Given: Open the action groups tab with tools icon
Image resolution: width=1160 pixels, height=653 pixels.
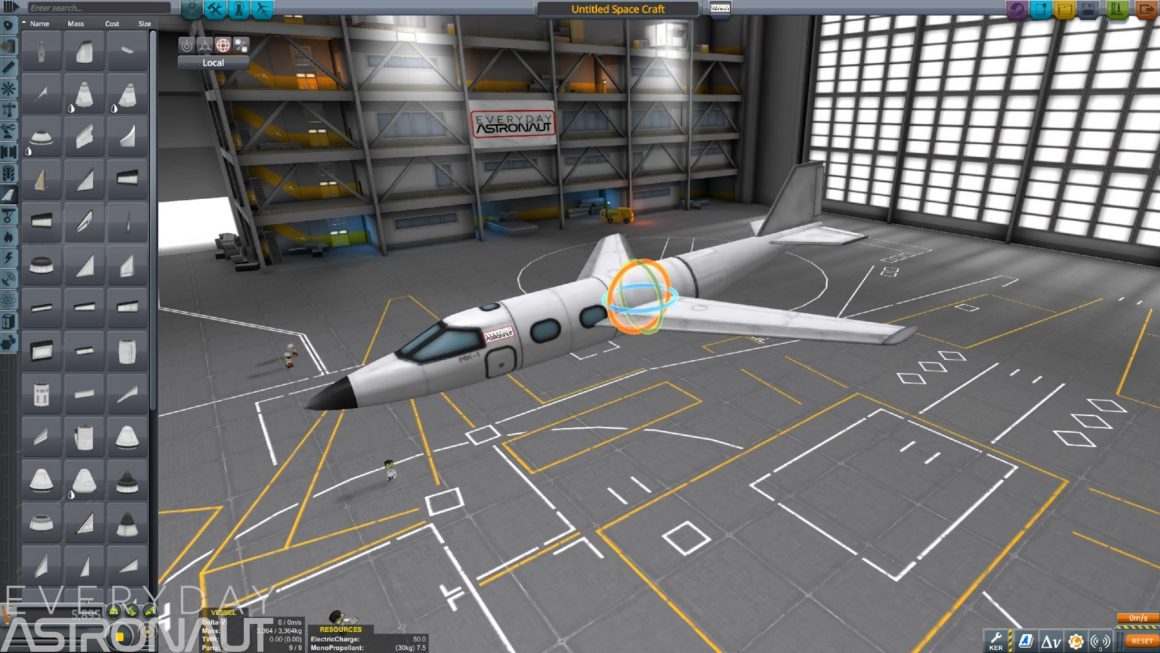Looking at the screenshot, I should (x=216, y=10).
